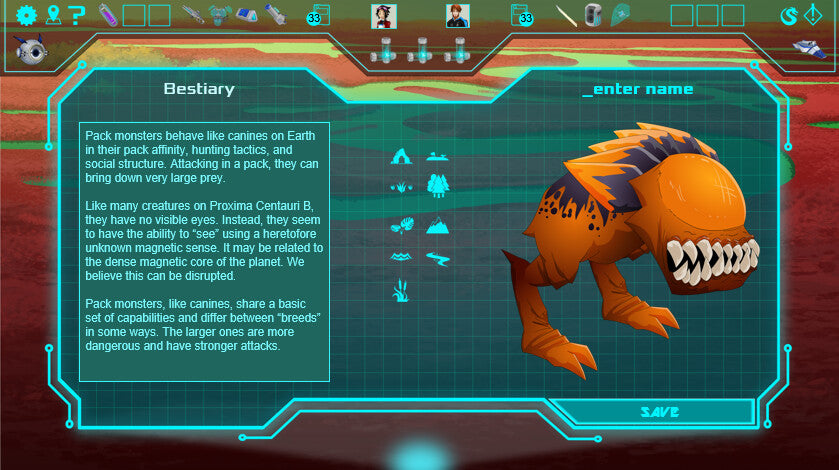Open help with the question mark
This screenshot has height=470, width=839.
coord(77,15)
